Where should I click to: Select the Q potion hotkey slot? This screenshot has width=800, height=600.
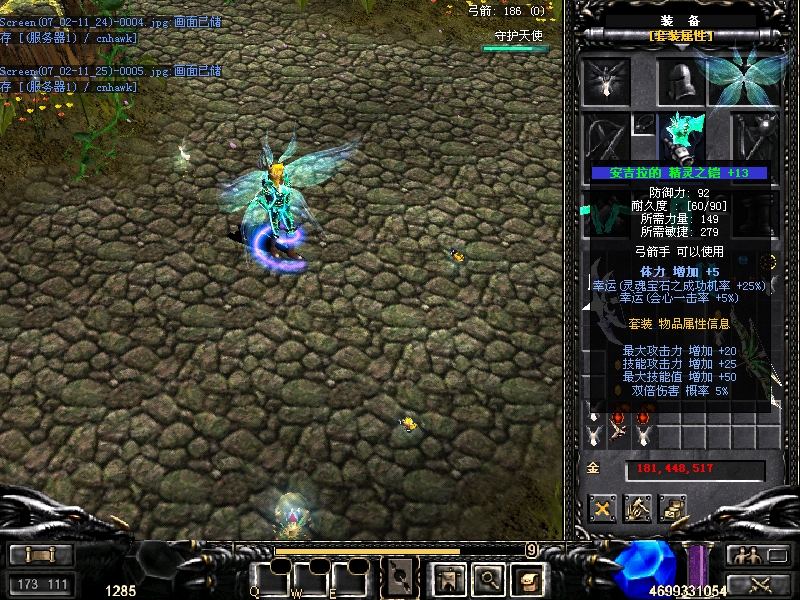click(270, 577)
